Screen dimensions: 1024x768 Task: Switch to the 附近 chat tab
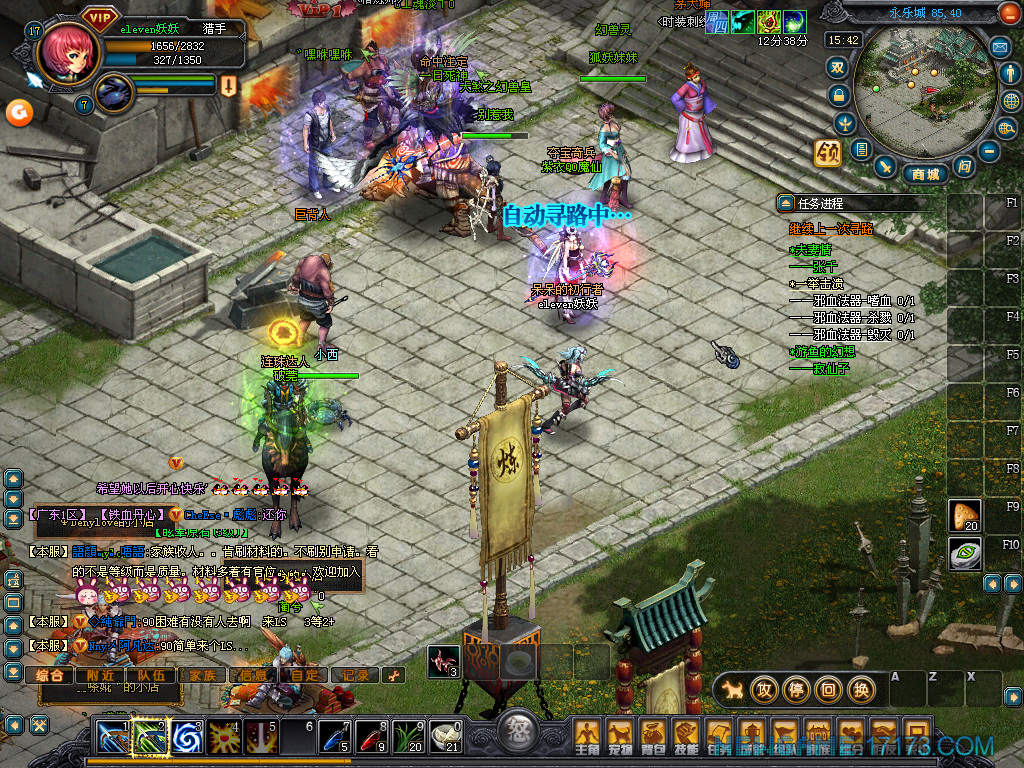[x=100, y=675]
